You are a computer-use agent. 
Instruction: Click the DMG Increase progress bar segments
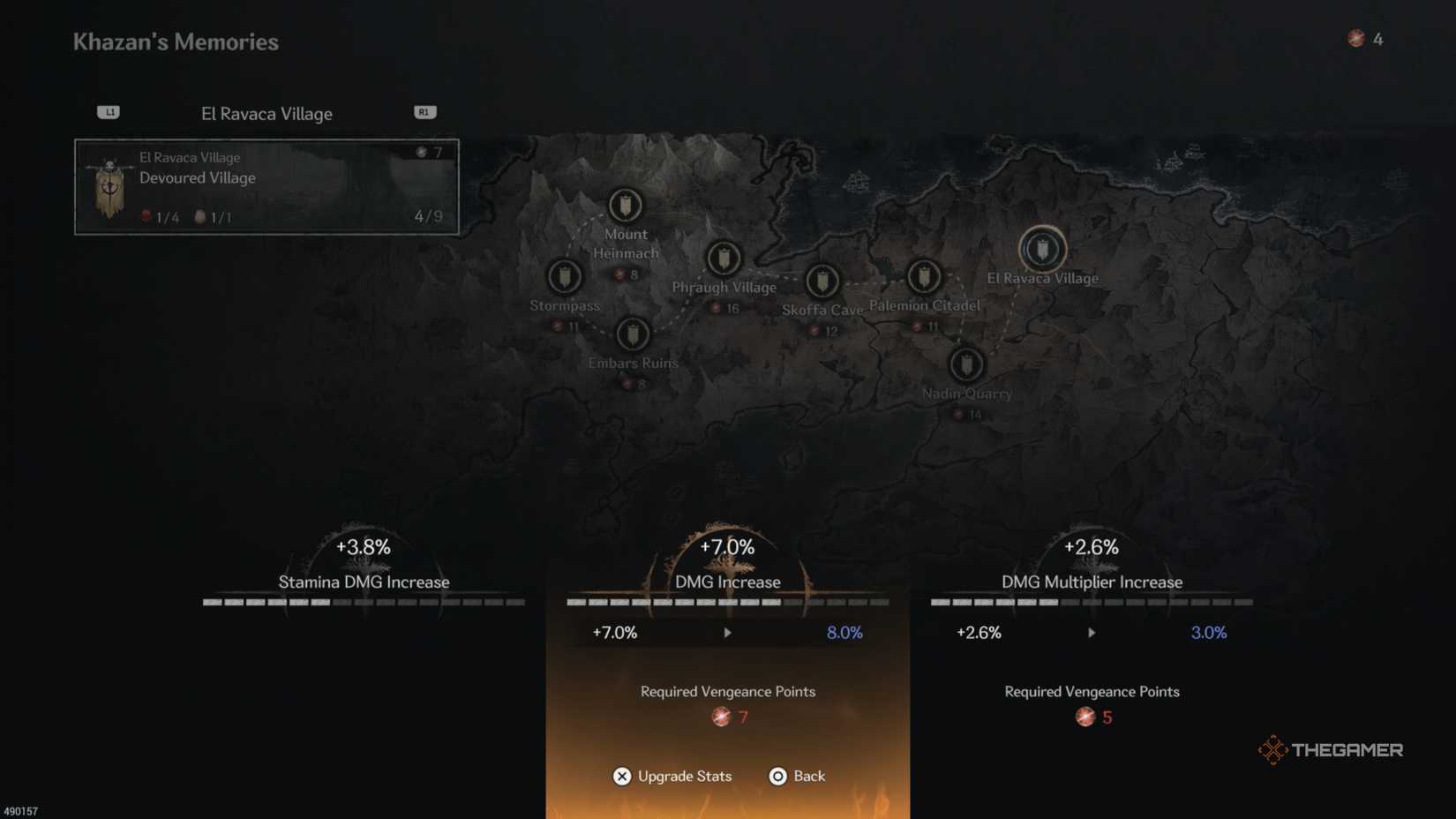727,602
